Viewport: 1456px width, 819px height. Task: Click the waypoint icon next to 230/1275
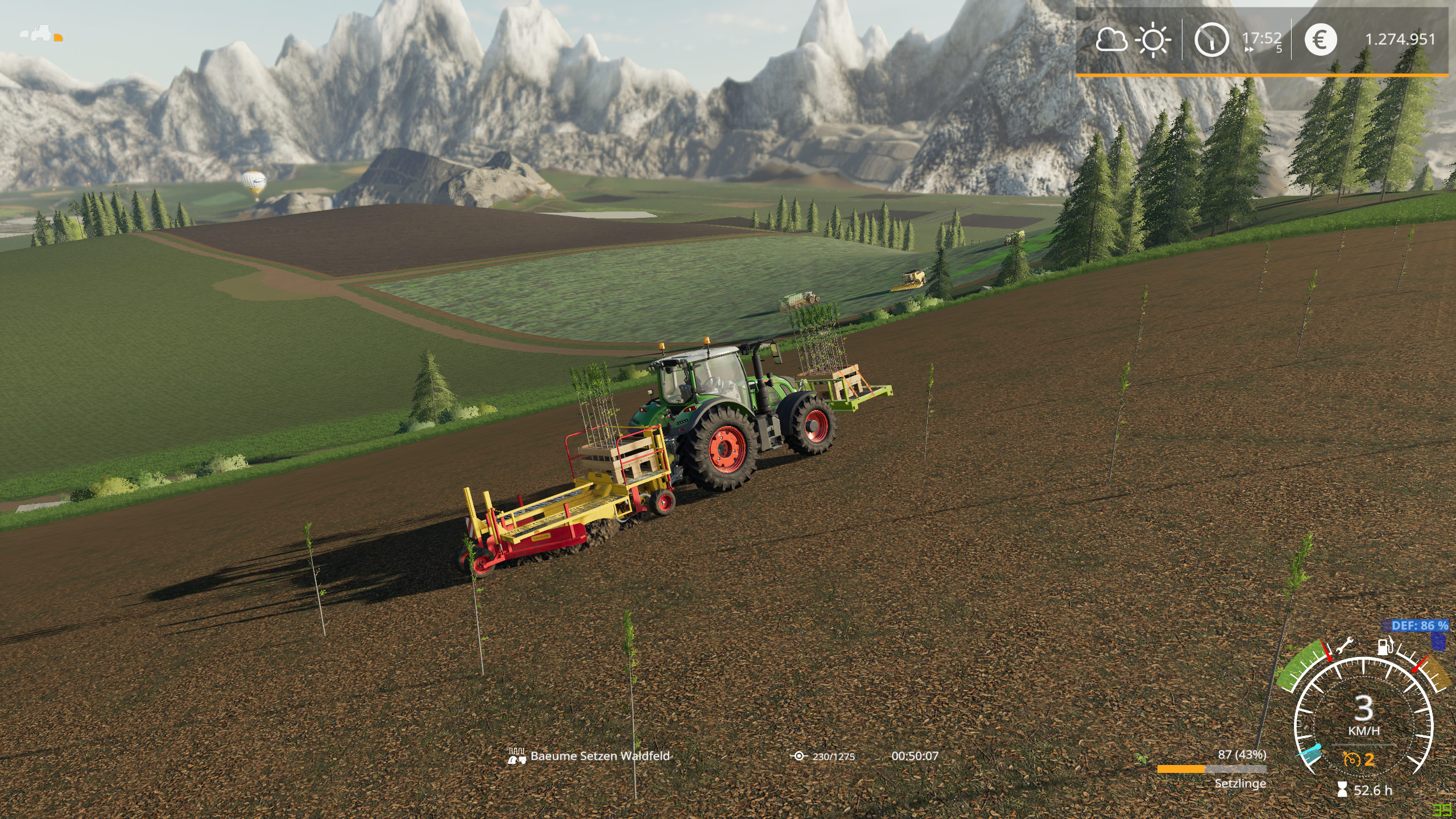tap(799, 756)
